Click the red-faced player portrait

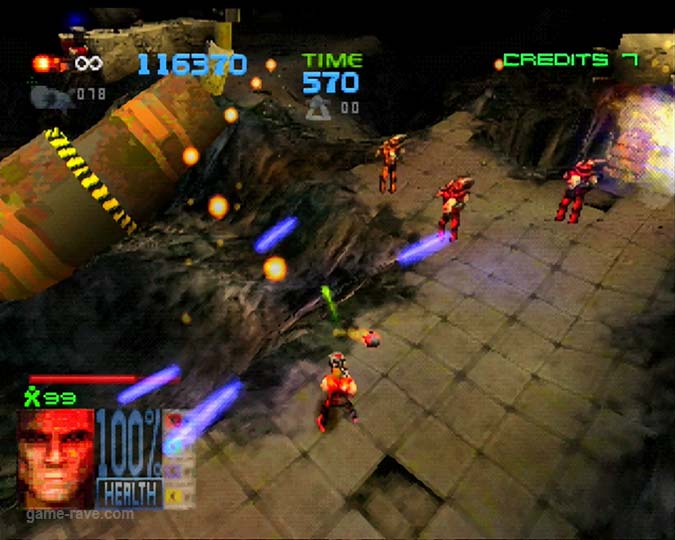56,457
